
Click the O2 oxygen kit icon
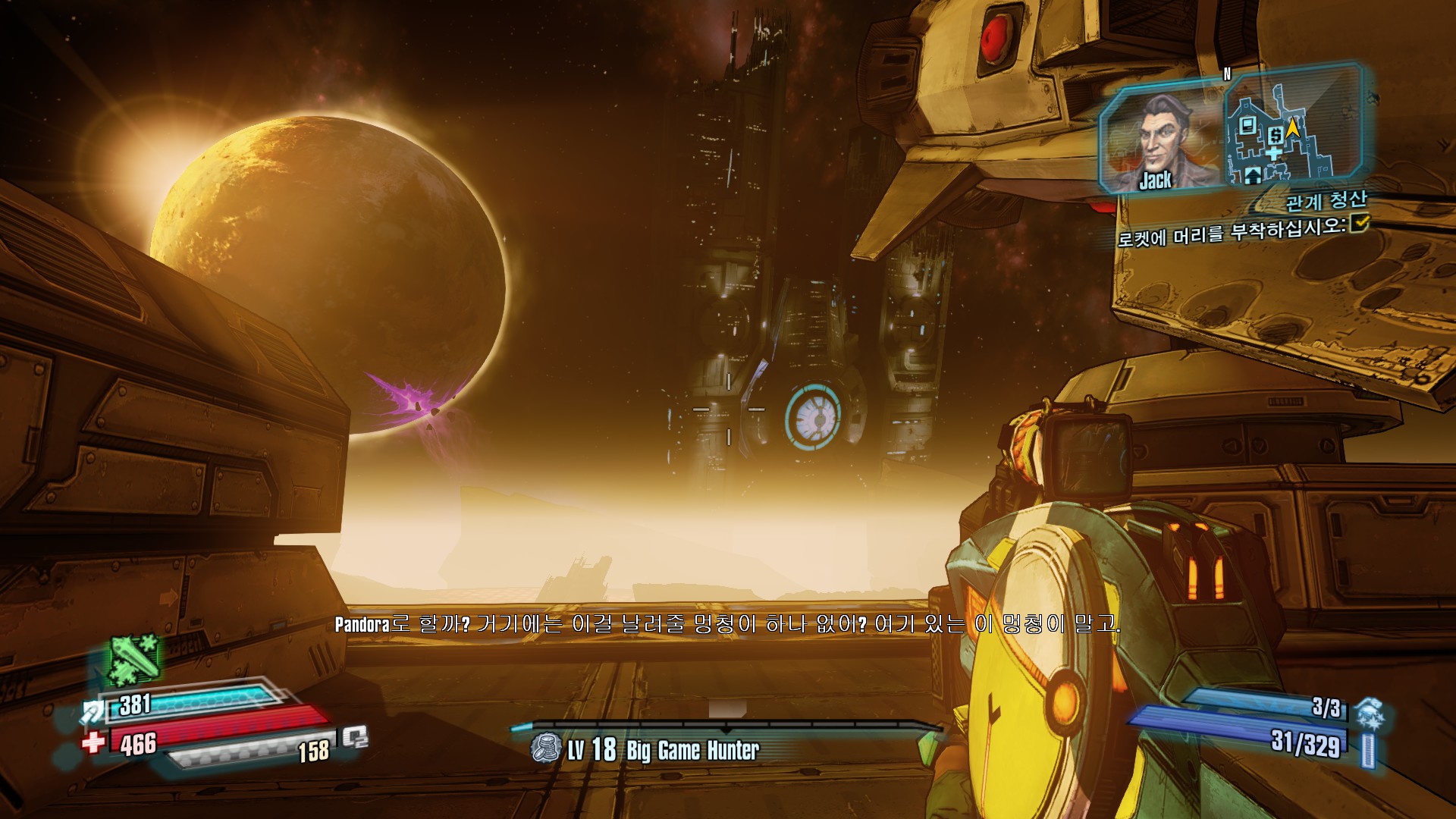(x=354, y=737)
